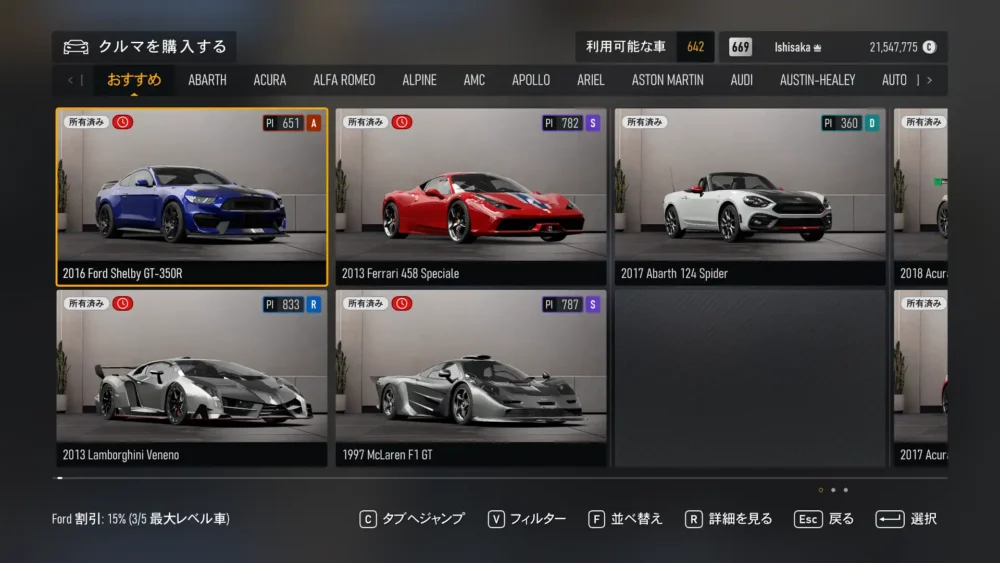Choose the 2013 Ferrari 458 Speciale car

[x=470, y=197]
